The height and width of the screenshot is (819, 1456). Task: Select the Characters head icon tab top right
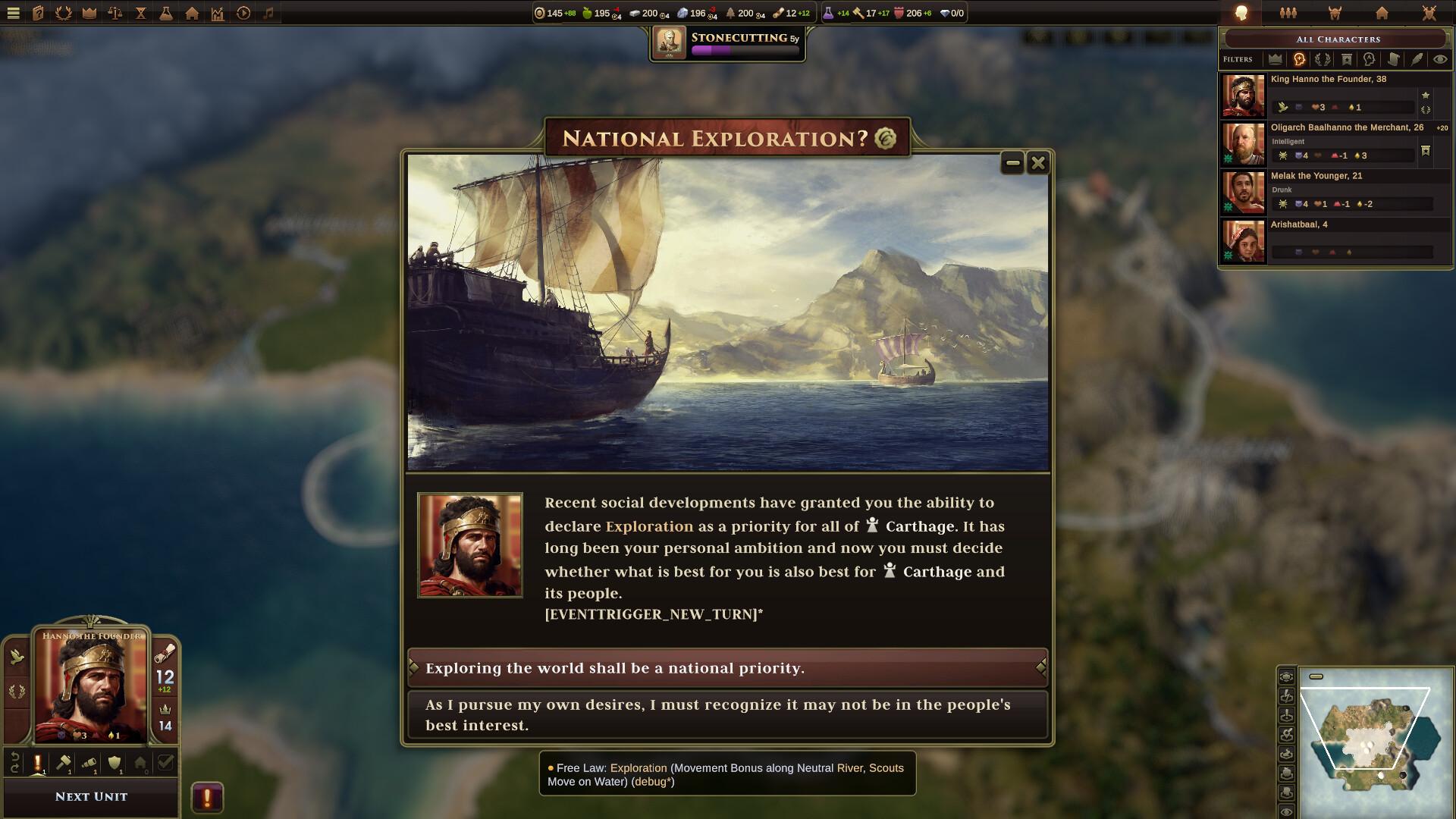pyautogui.click(x=1241, y=13)
